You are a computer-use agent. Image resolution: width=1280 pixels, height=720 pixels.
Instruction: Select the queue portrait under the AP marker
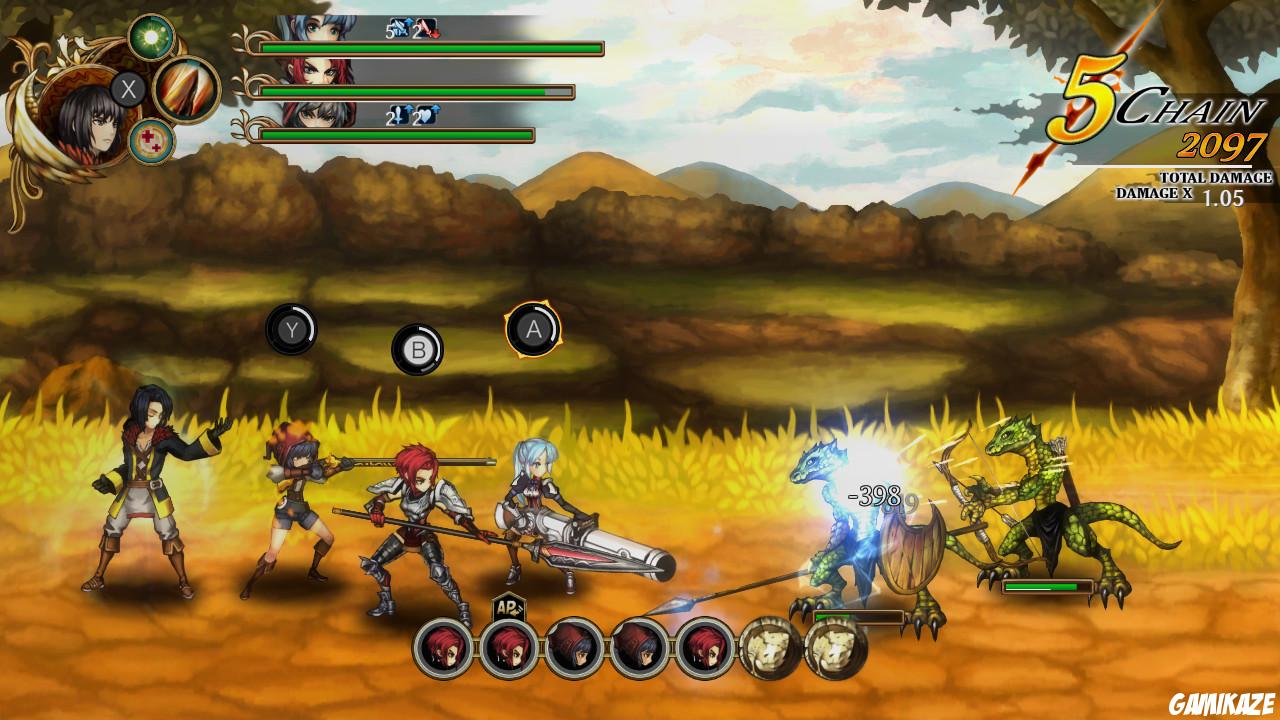point(509,648)
